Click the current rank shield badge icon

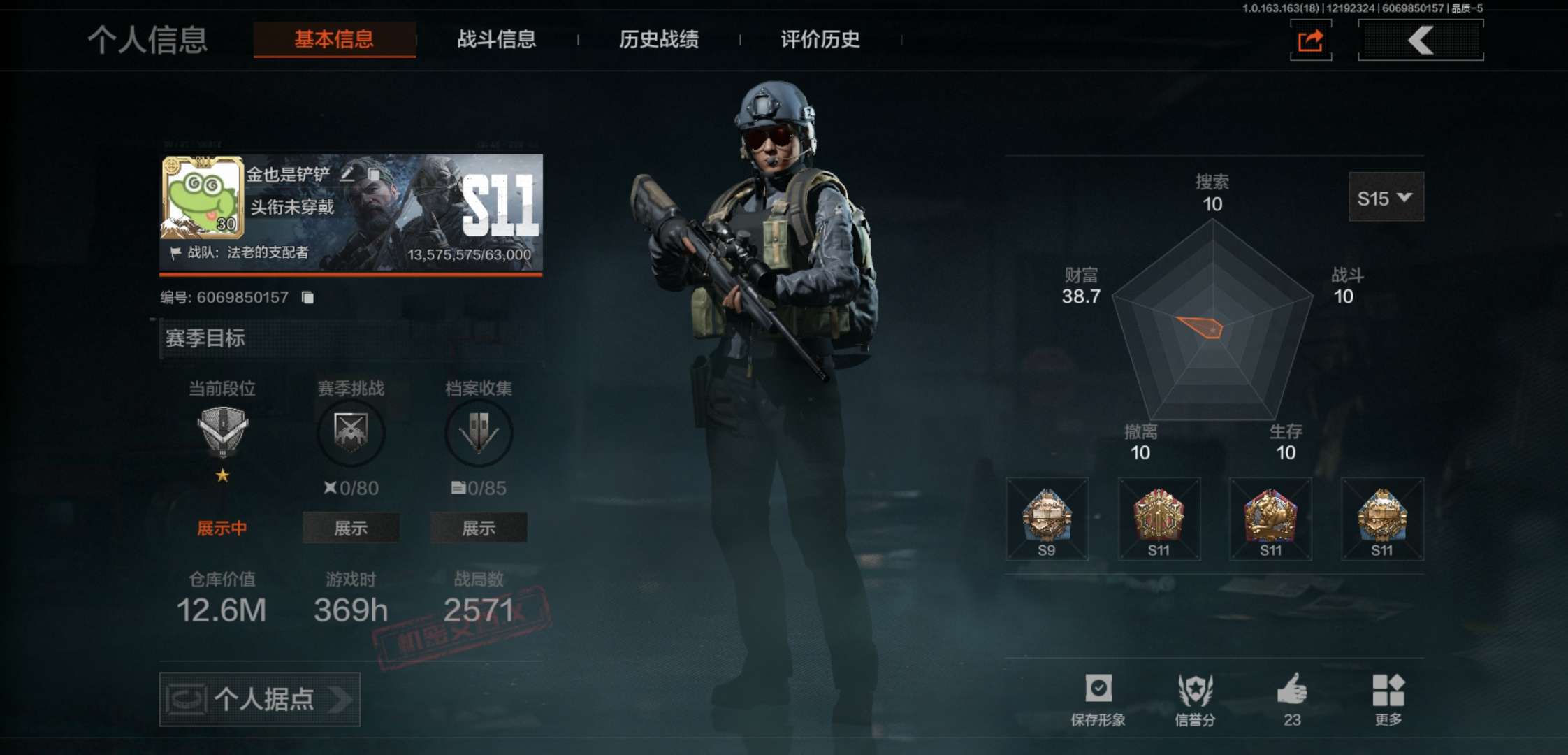(222, 428)
